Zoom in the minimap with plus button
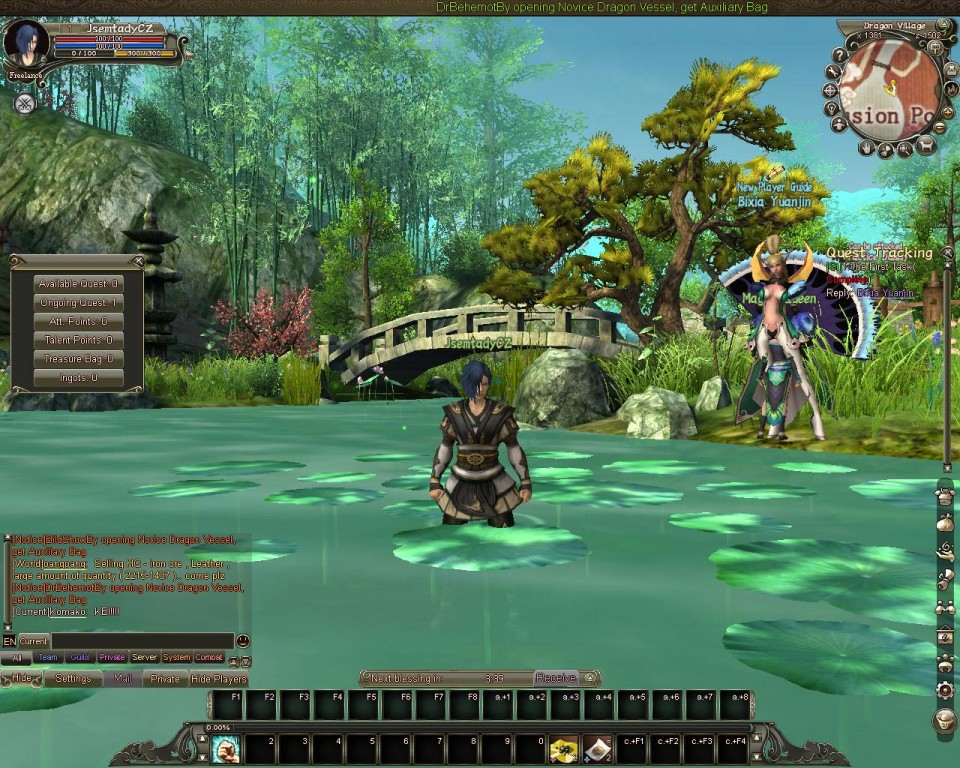The width and height of the screenshot is (960, 768). (x=947, y=112)
